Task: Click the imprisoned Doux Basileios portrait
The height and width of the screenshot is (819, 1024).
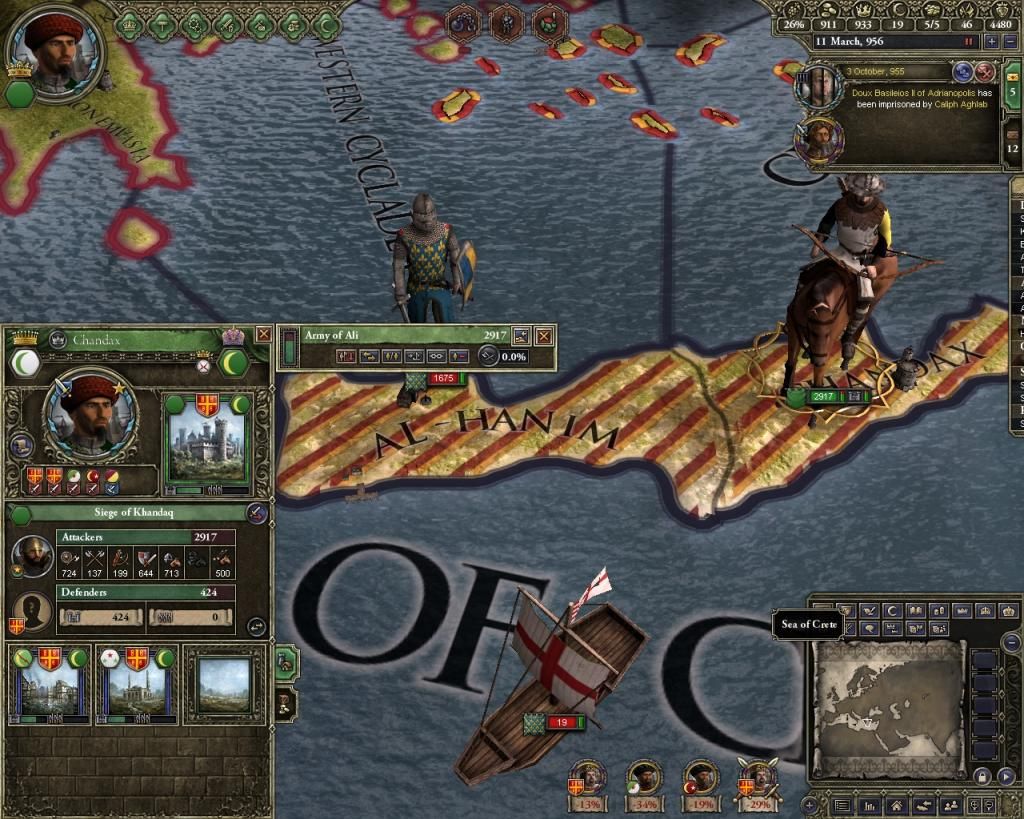Action: point(820,88)
